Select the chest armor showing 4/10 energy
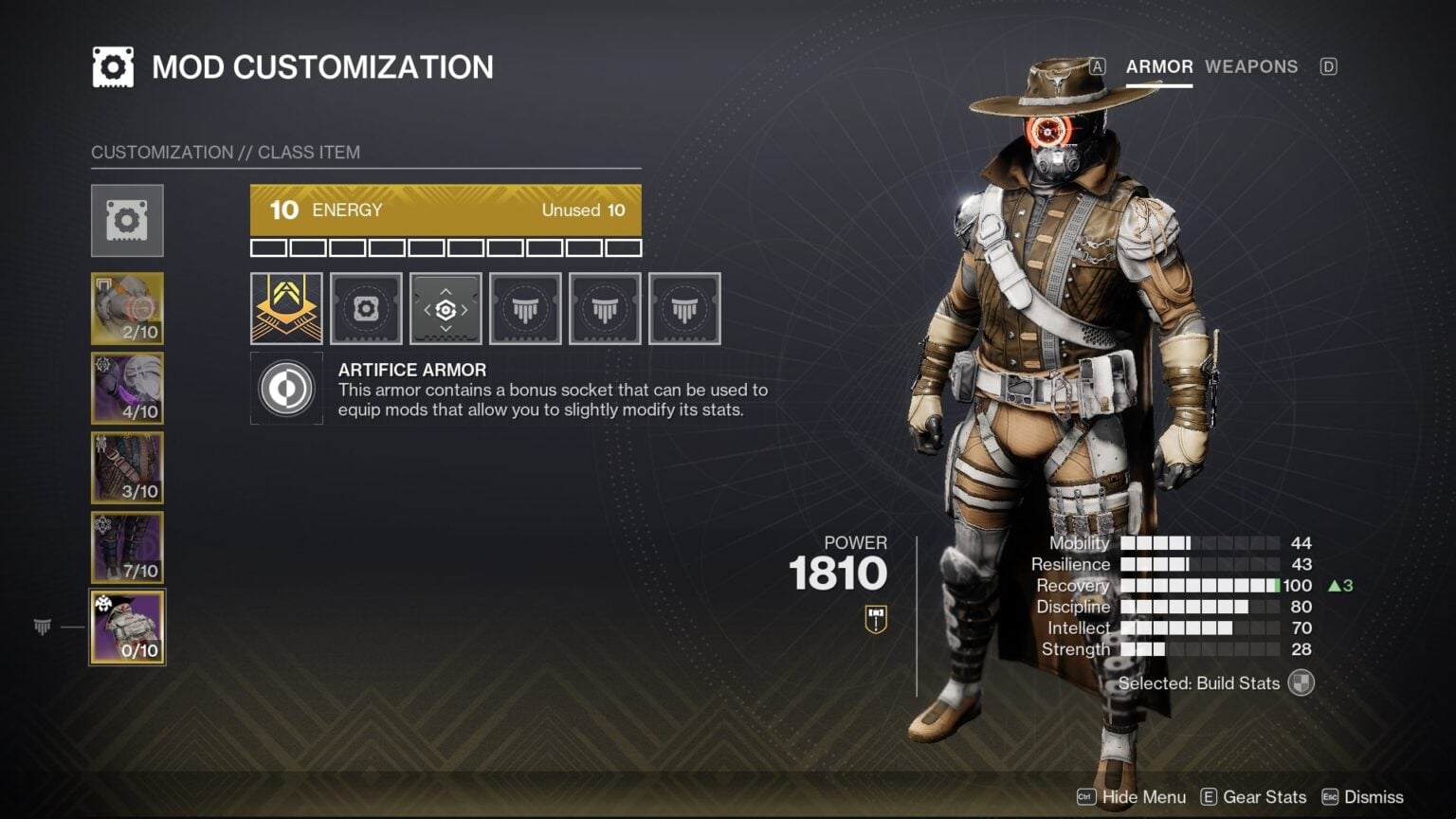Image resolution: width=1456 pixels, height=819 pixels. pyautogui.click(x=127, y=388)
